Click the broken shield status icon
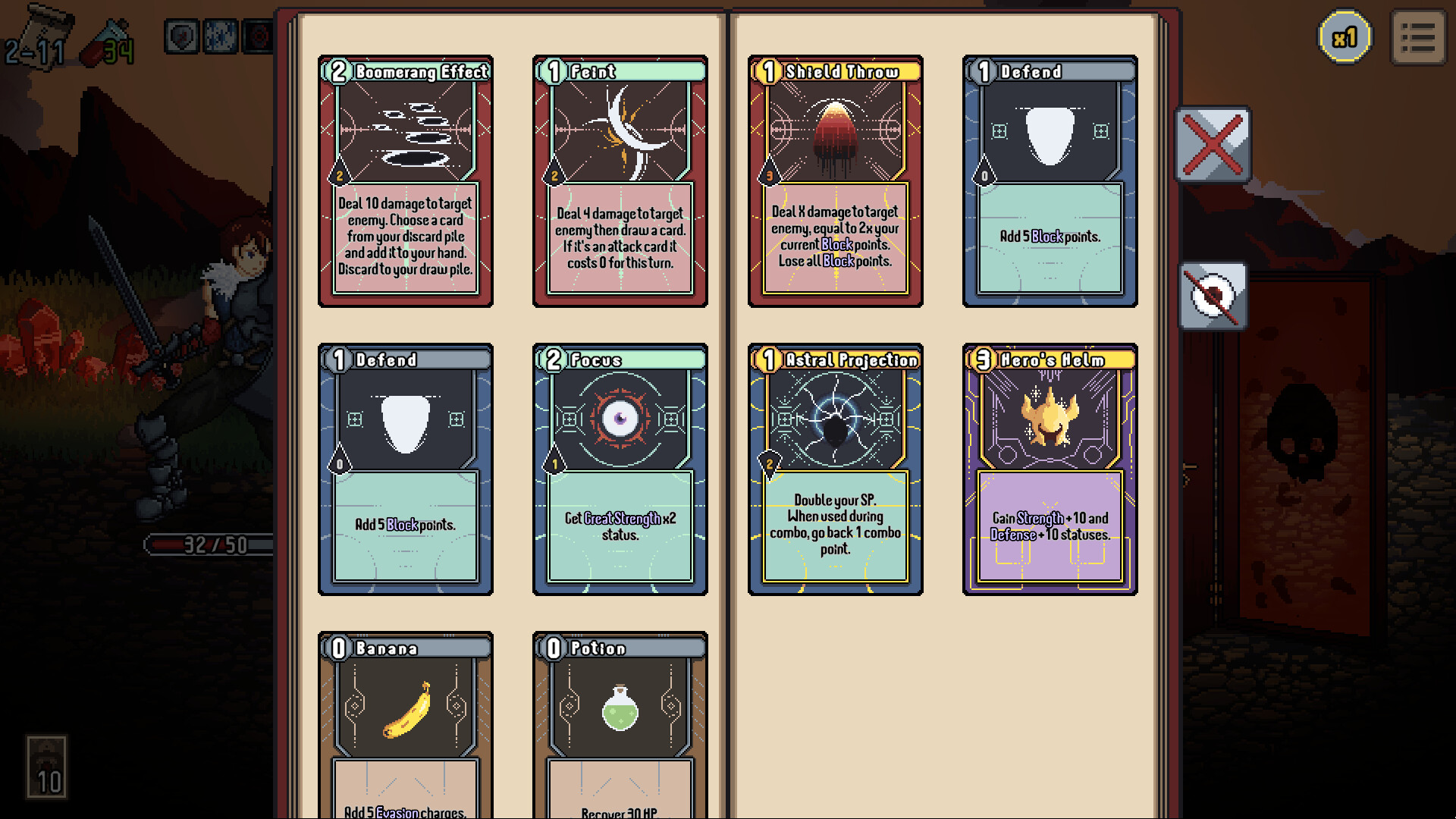Screen dimensions: 1456x819 tap(182, 36)
